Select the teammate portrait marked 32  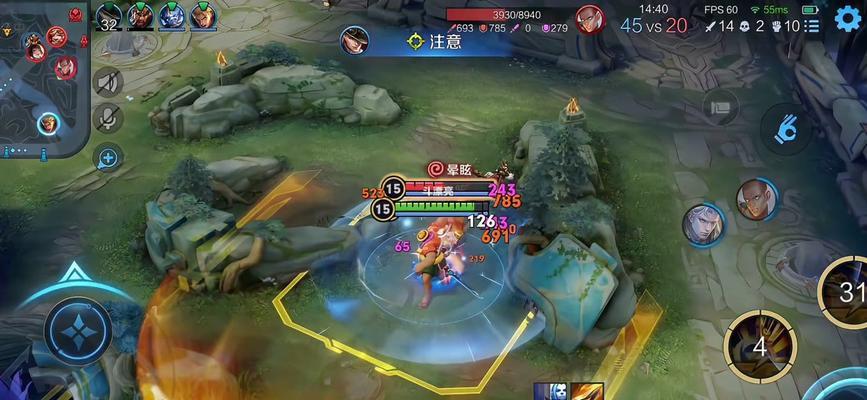click(x=108, y=17)
